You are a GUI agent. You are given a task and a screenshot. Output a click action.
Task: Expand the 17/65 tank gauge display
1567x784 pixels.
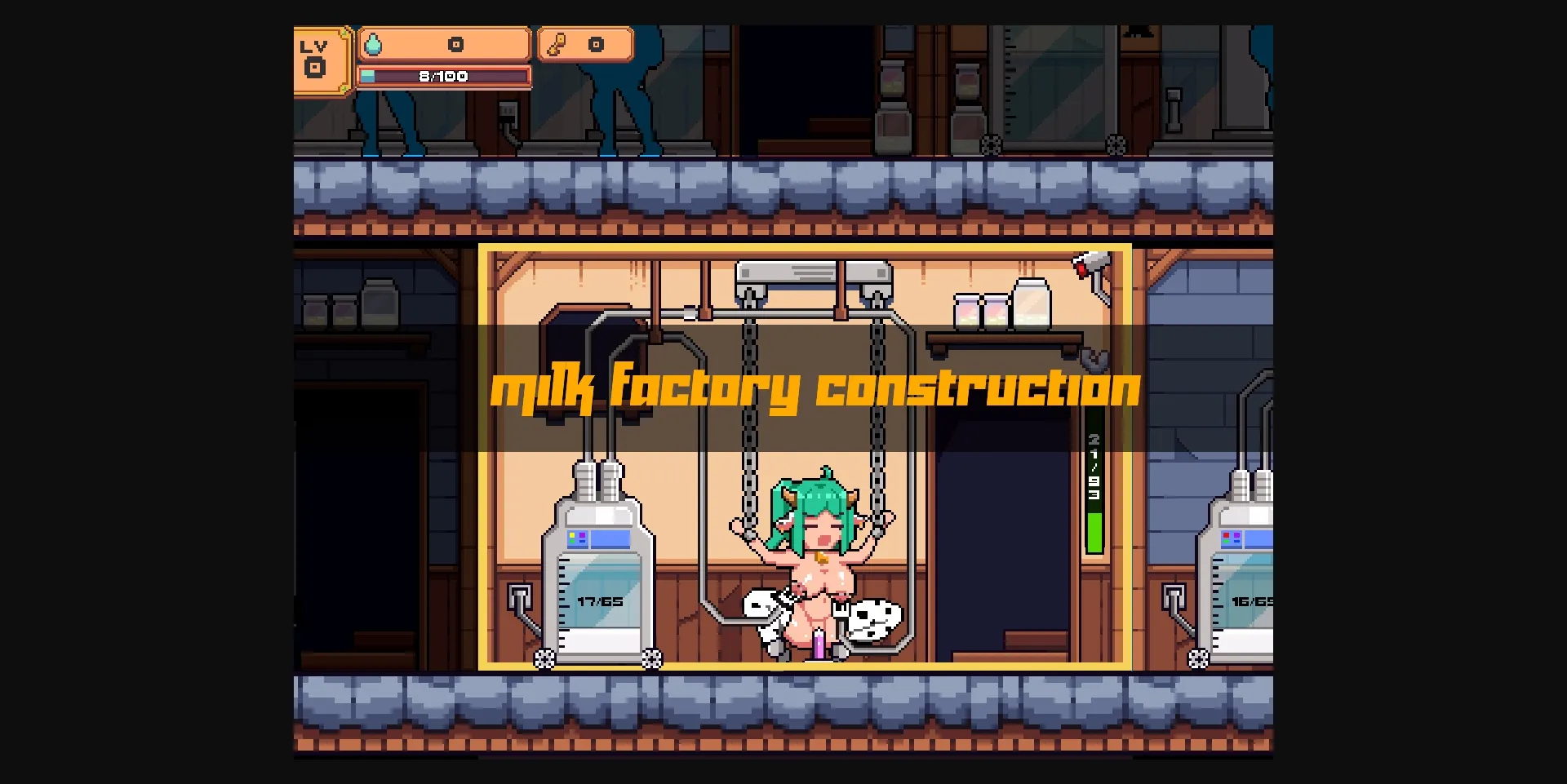[x=599, y=602]
